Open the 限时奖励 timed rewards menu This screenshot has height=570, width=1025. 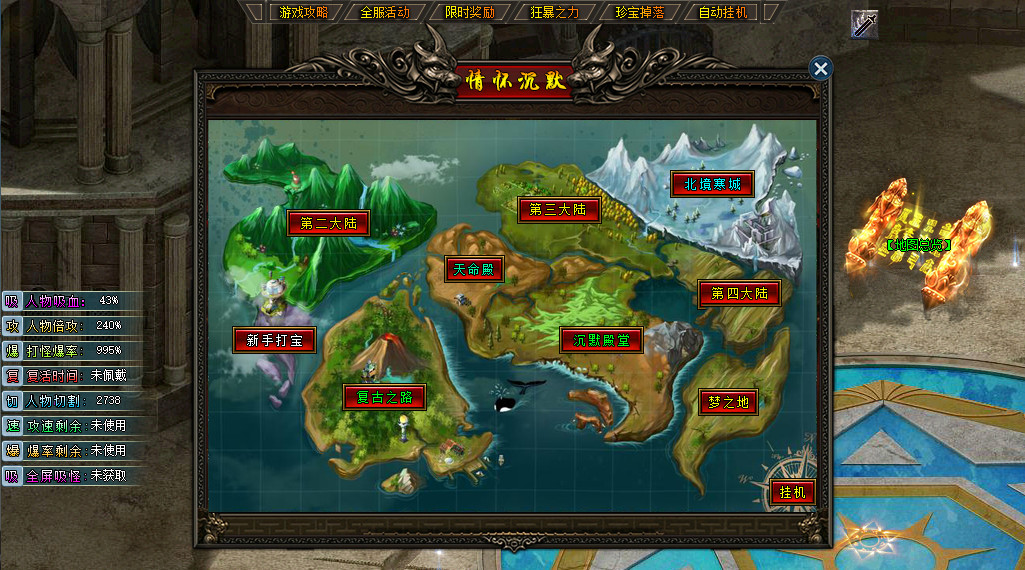470,13
